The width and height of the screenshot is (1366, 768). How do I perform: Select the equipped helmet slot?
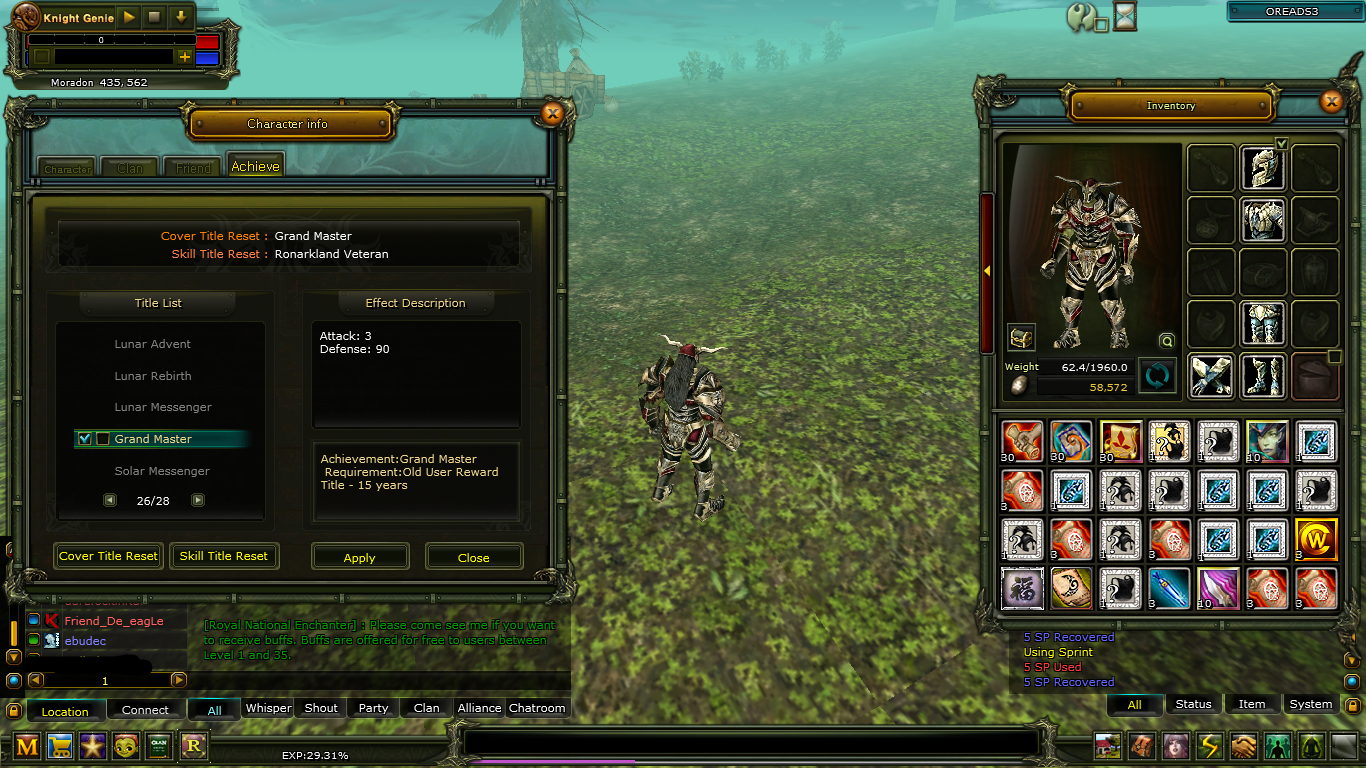[1262, 168]
